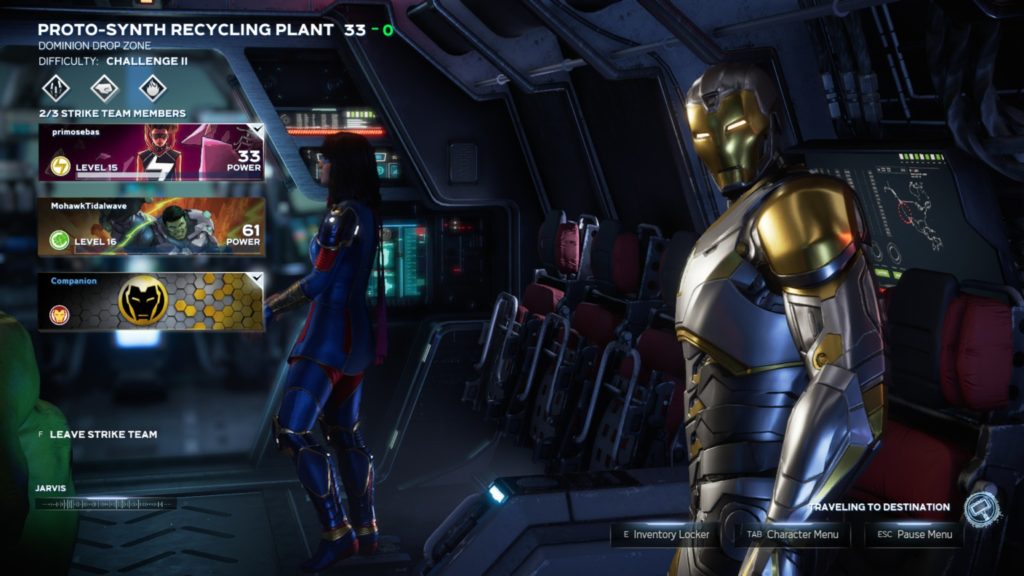Select the Iron Man companion card
Screen dimensions: 1024x576
(x=151, y=301)
